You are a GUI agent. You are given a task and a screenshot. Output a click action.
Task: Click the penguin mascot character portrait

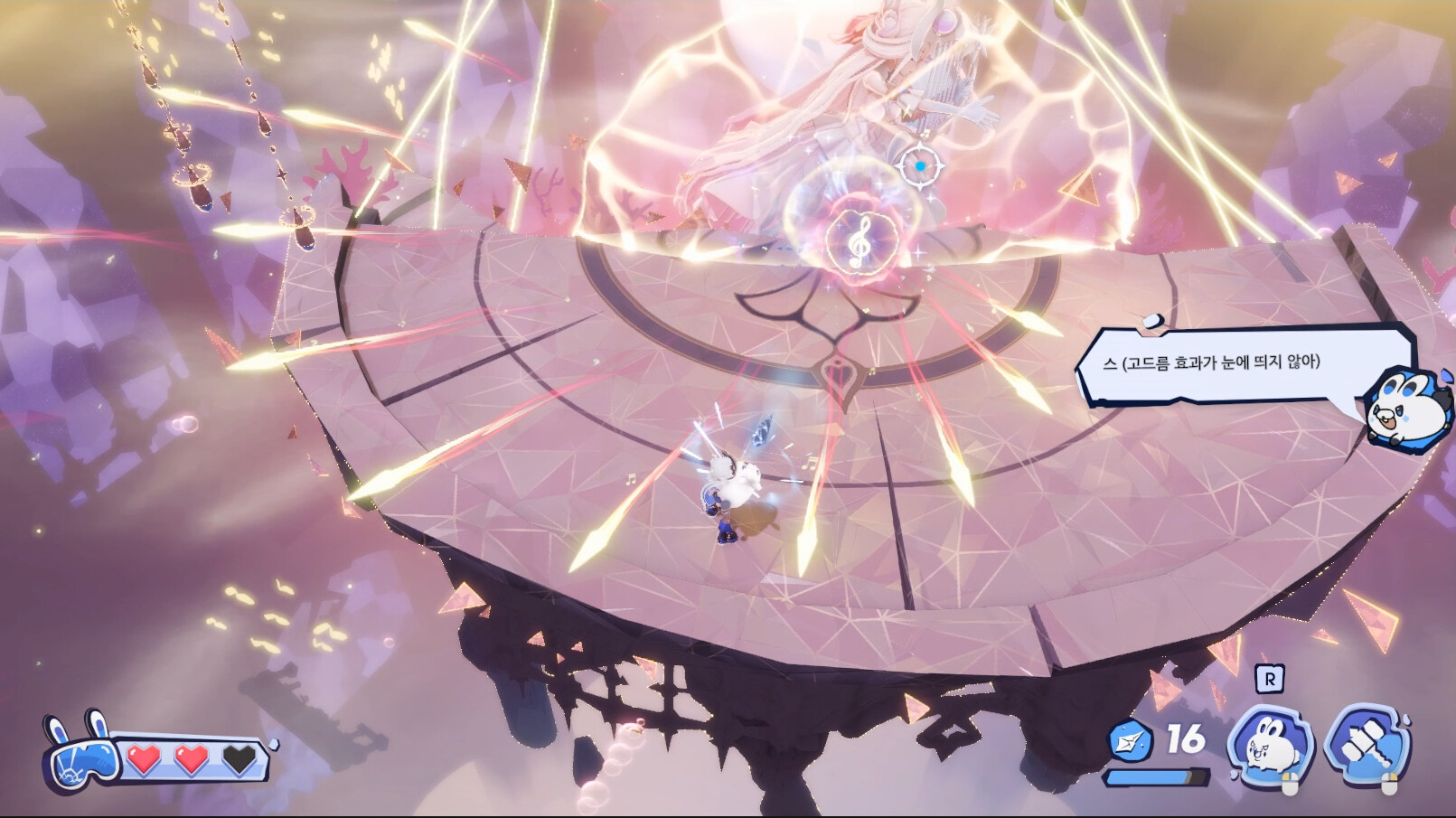coord(1404,412)
